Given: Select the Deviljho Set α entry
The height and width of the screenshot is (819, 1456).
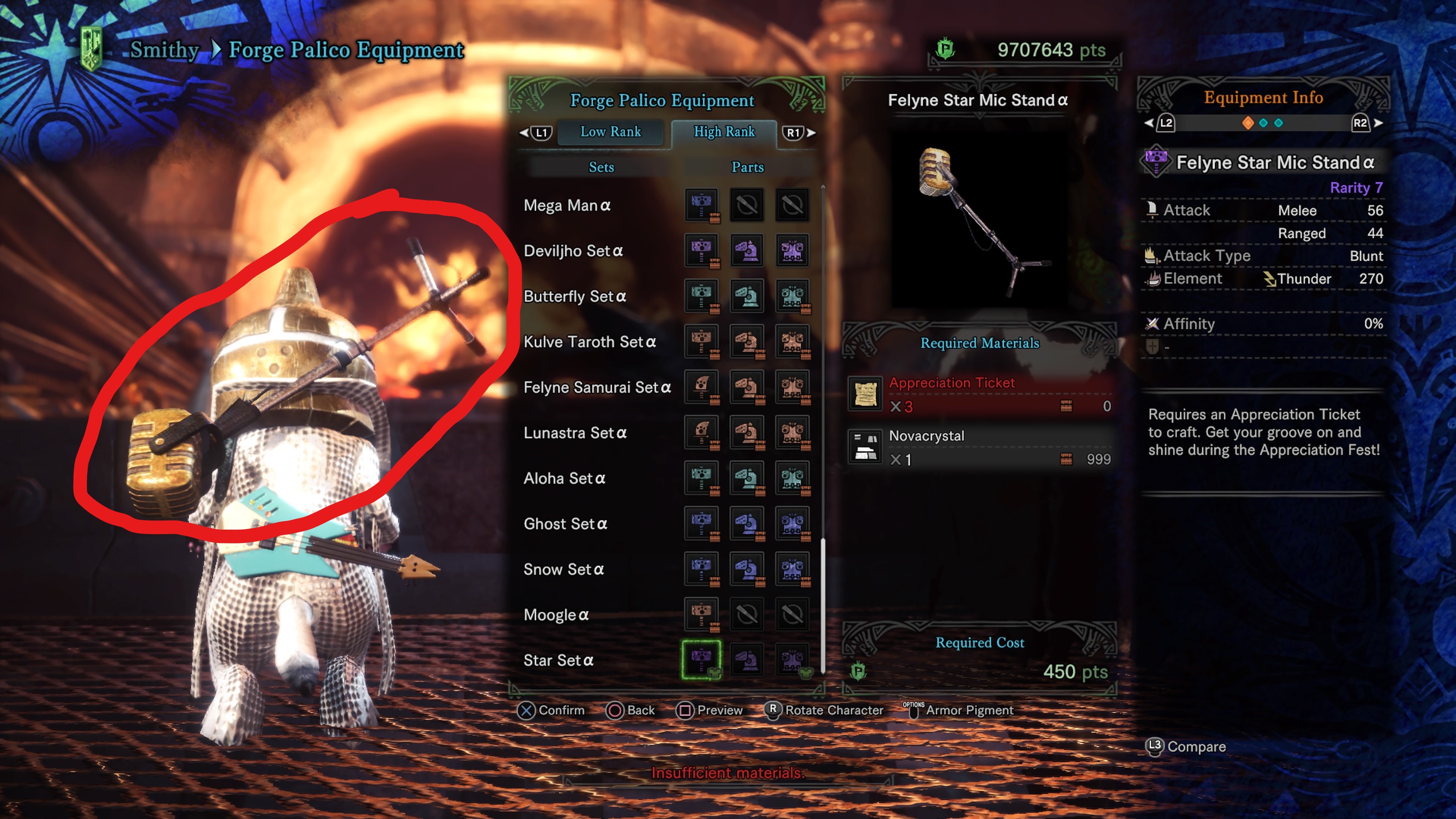Looking at the screenshot, I should (x=573, y=251).
